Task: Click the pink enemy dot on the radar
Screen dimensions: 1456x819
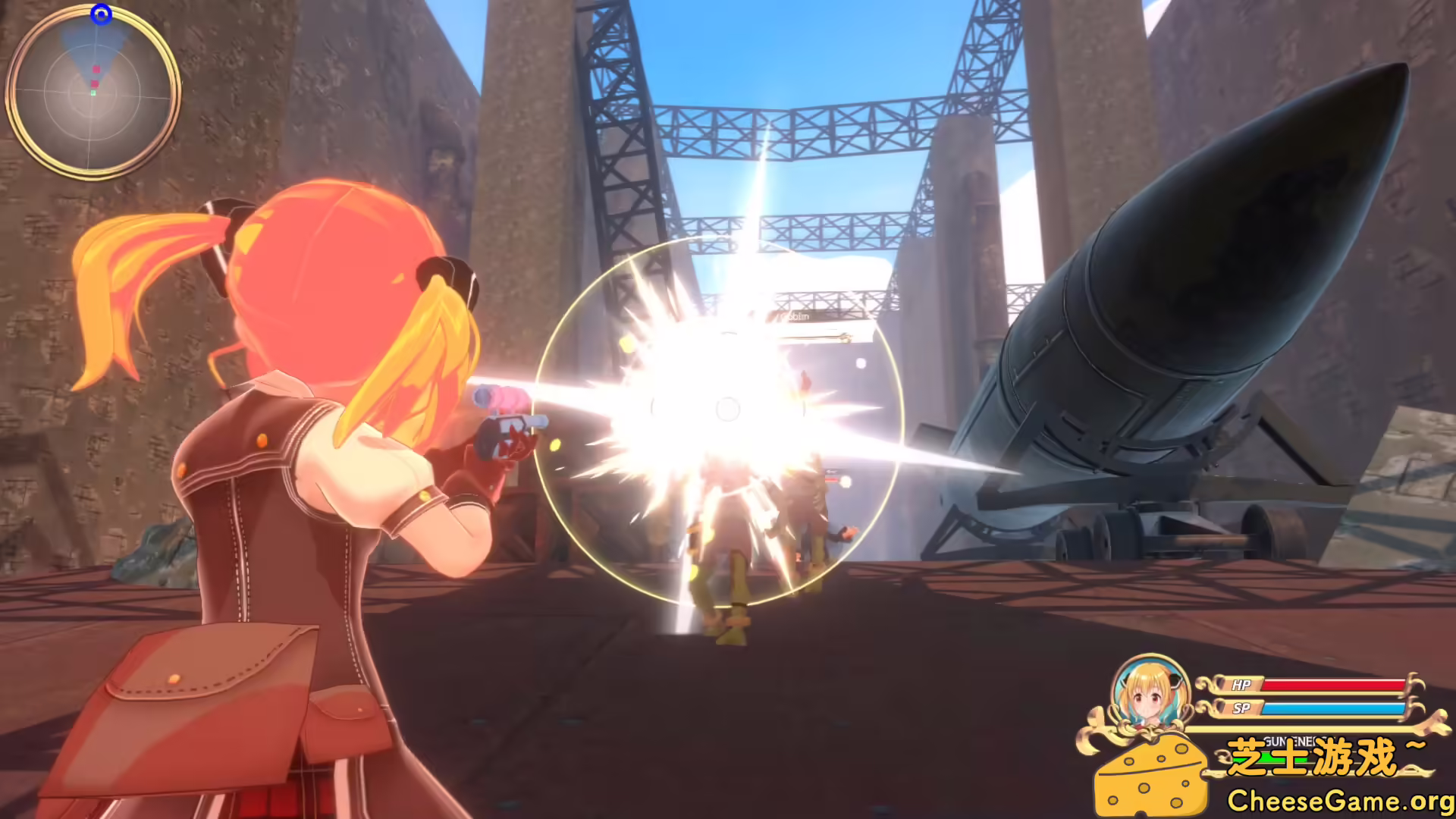Action: pos(96,69)
